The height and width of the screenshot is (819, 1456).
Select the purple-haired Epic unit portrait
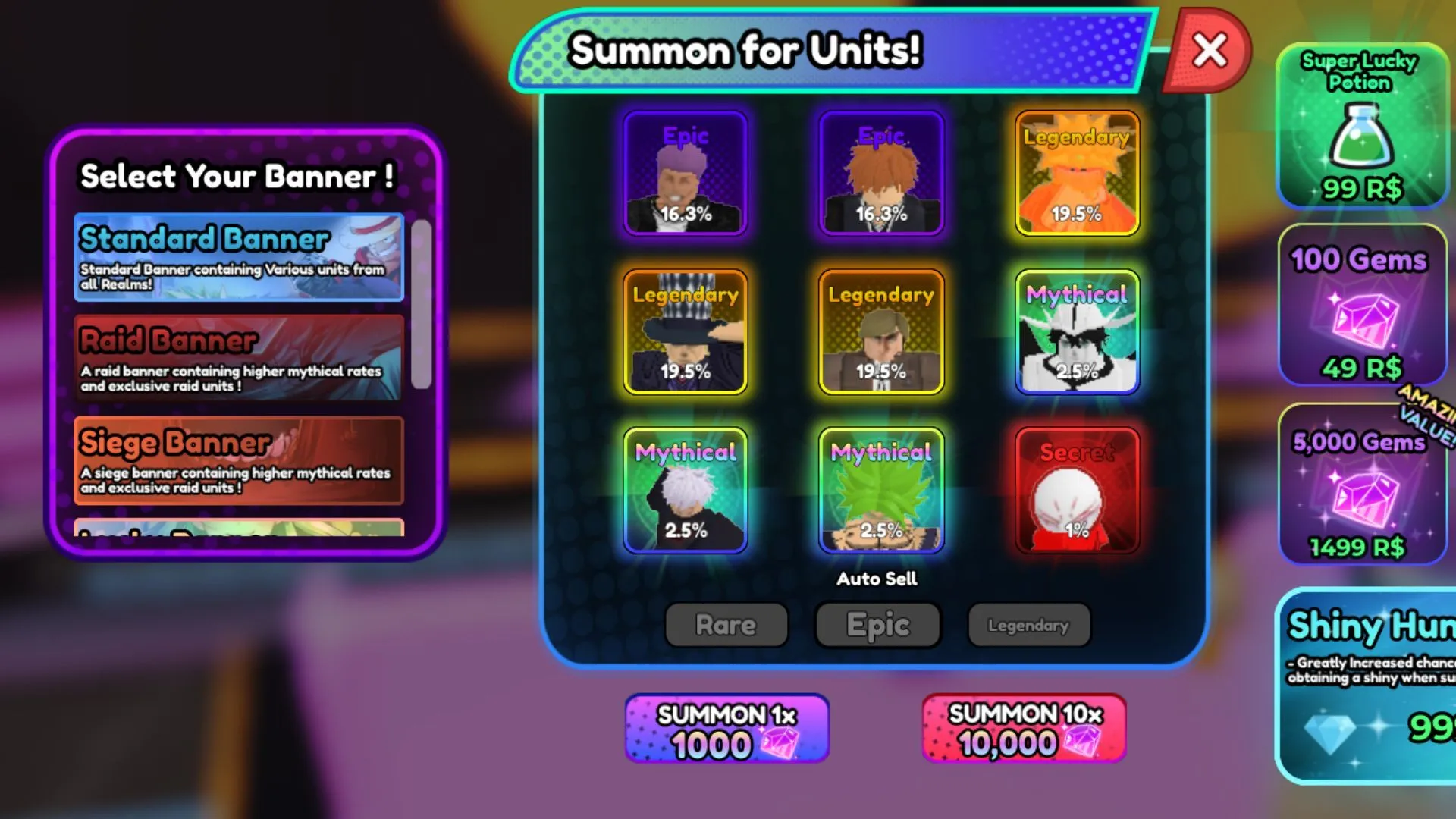683,173
